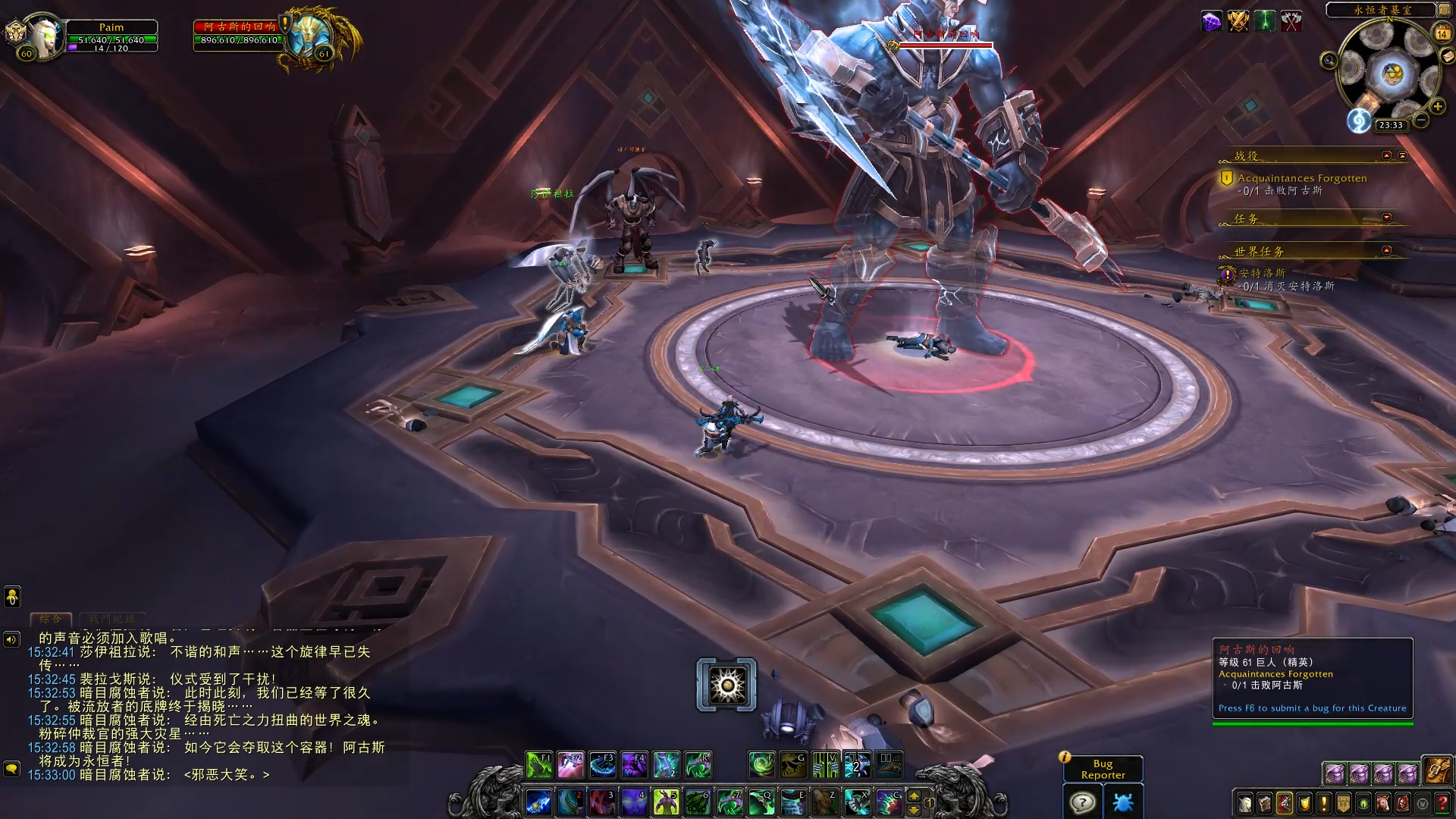Click the golden target boss portrait

click(x=311, y=36)
